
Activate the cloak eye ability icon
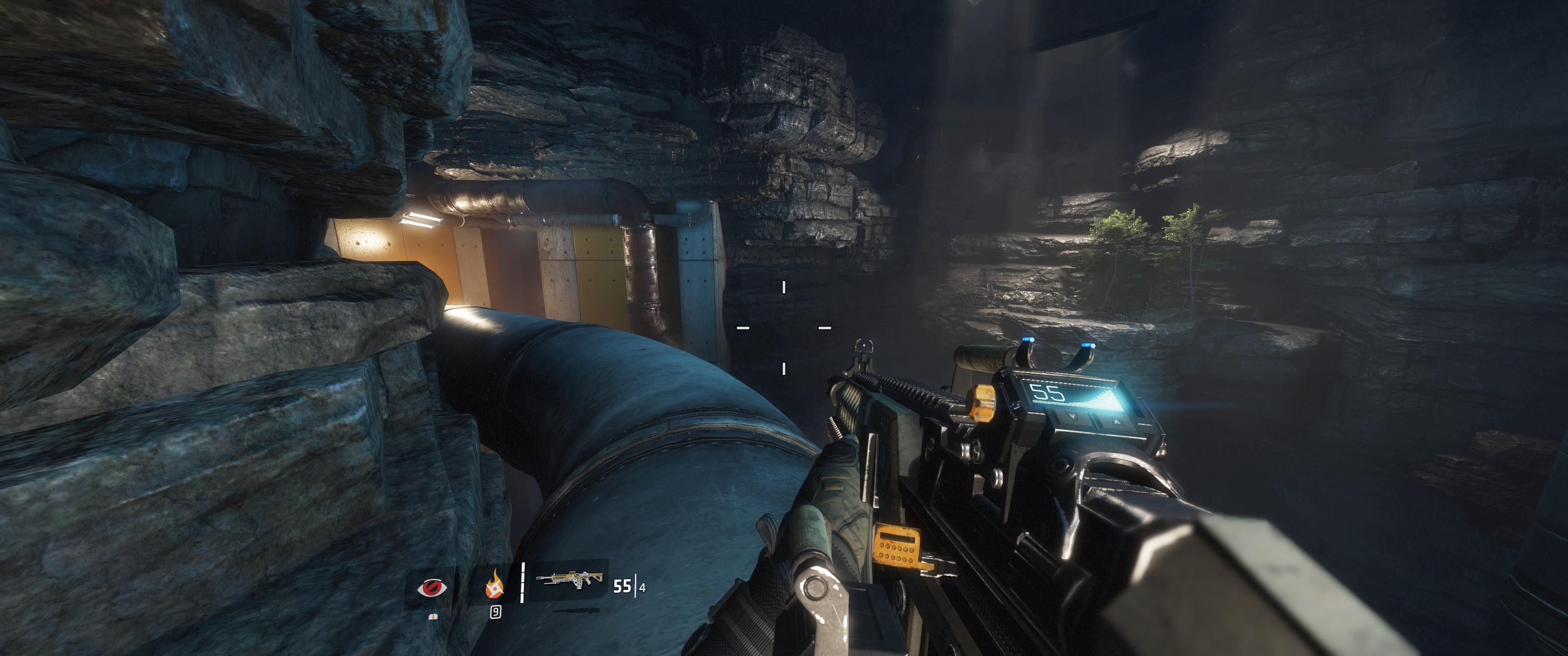point(432,588)
